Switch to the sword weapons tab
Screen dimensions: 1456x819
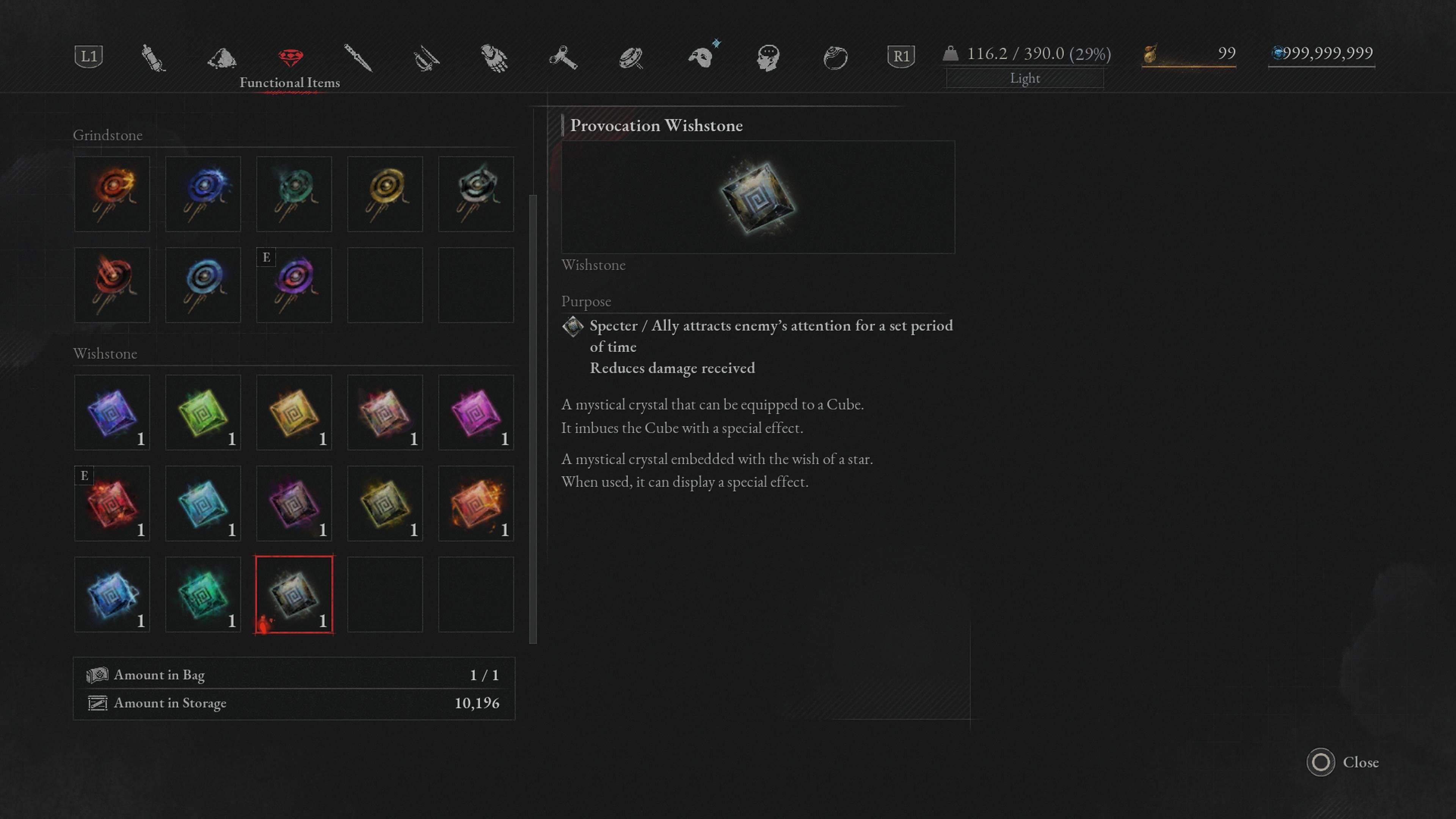click(358, 57)
